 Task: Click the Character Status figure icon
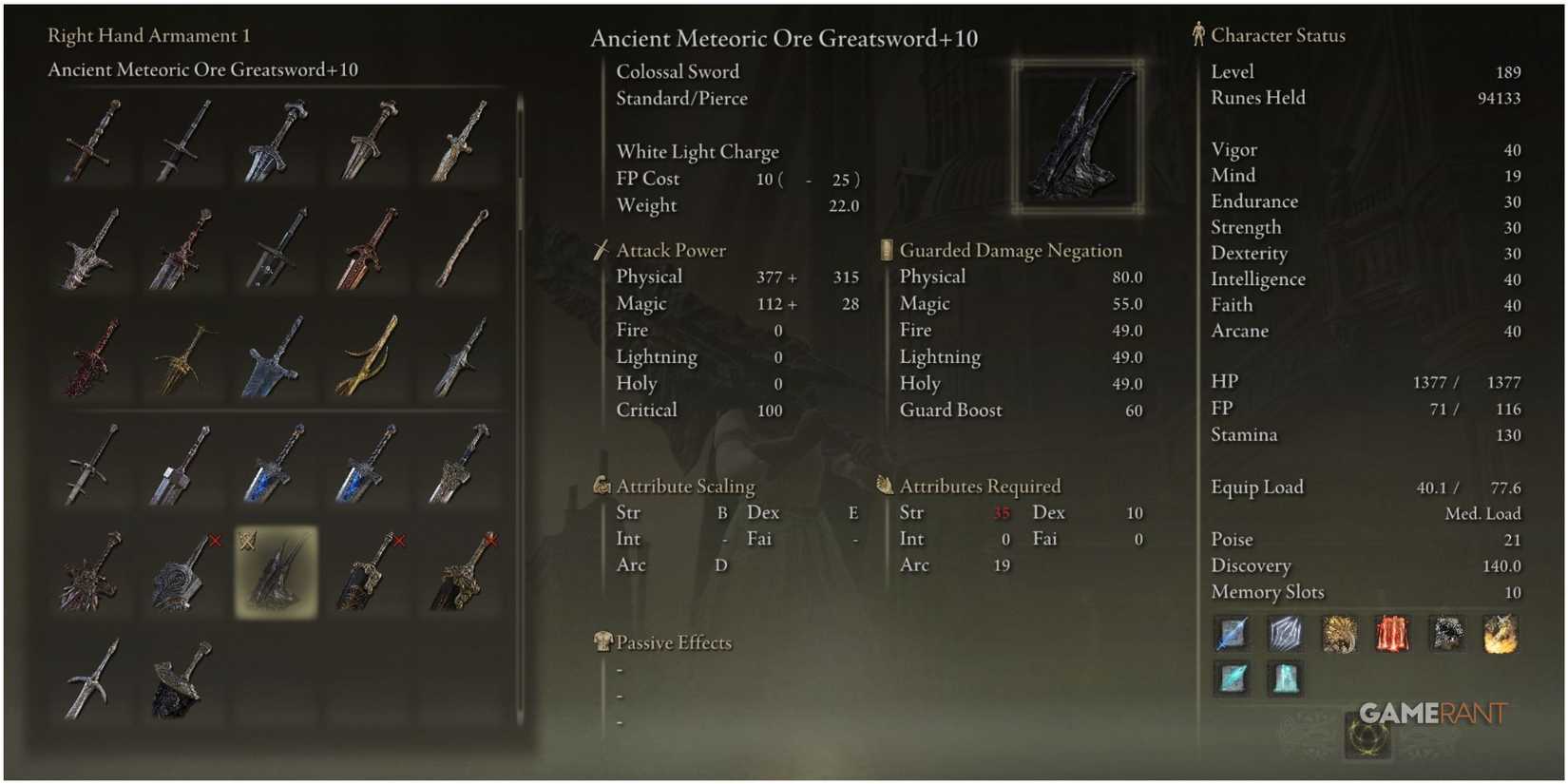click(x=1200, y=34)
